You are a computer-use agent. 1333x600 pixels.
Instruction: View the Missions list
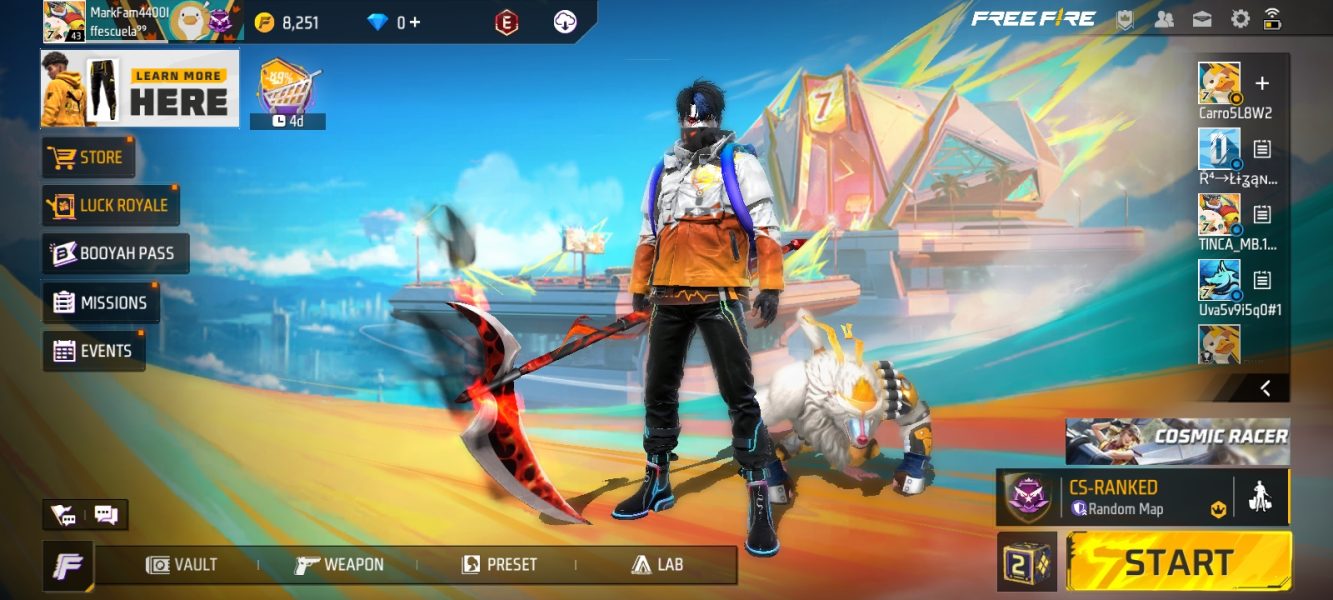[101, 303]
